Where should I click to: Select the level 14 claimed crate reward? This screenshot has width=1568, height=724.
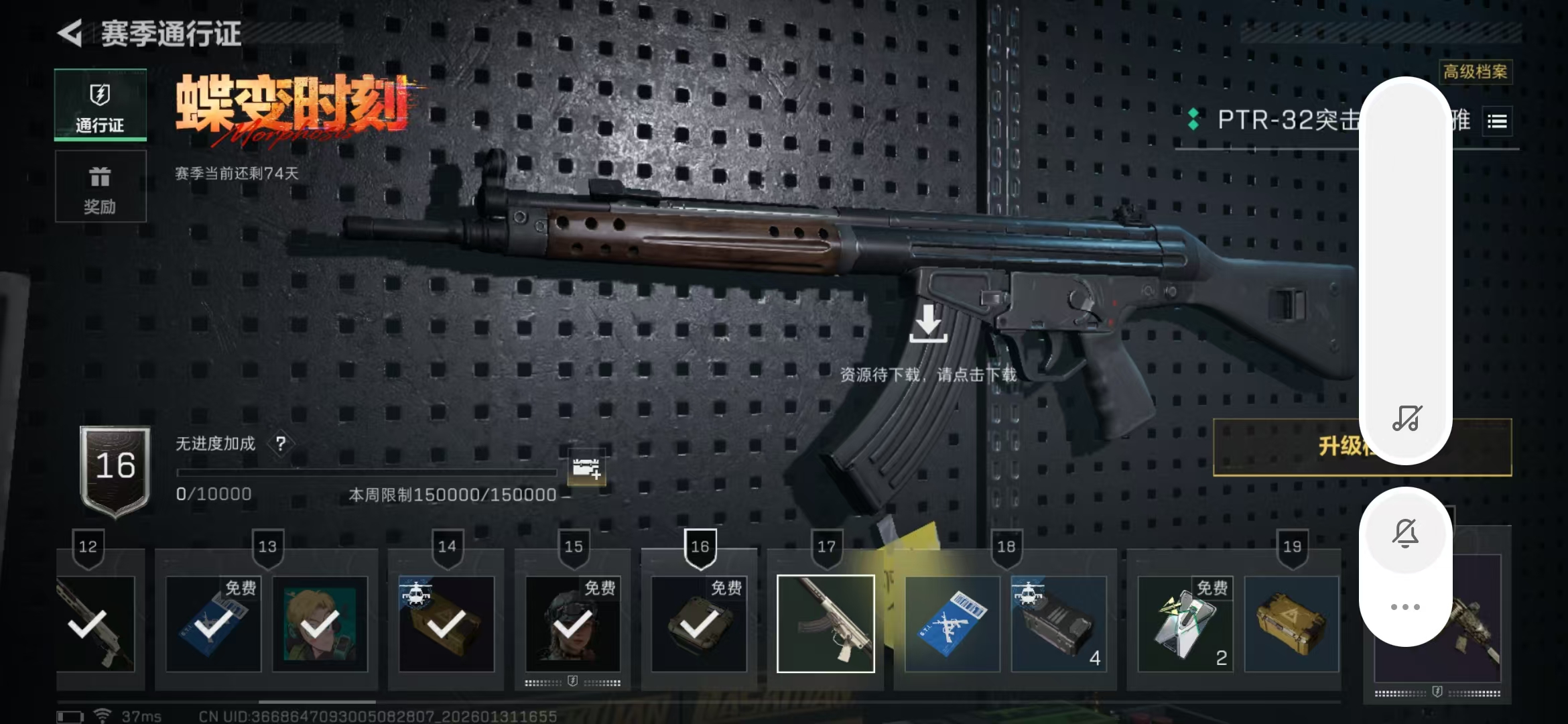click(x=446, y=623)
